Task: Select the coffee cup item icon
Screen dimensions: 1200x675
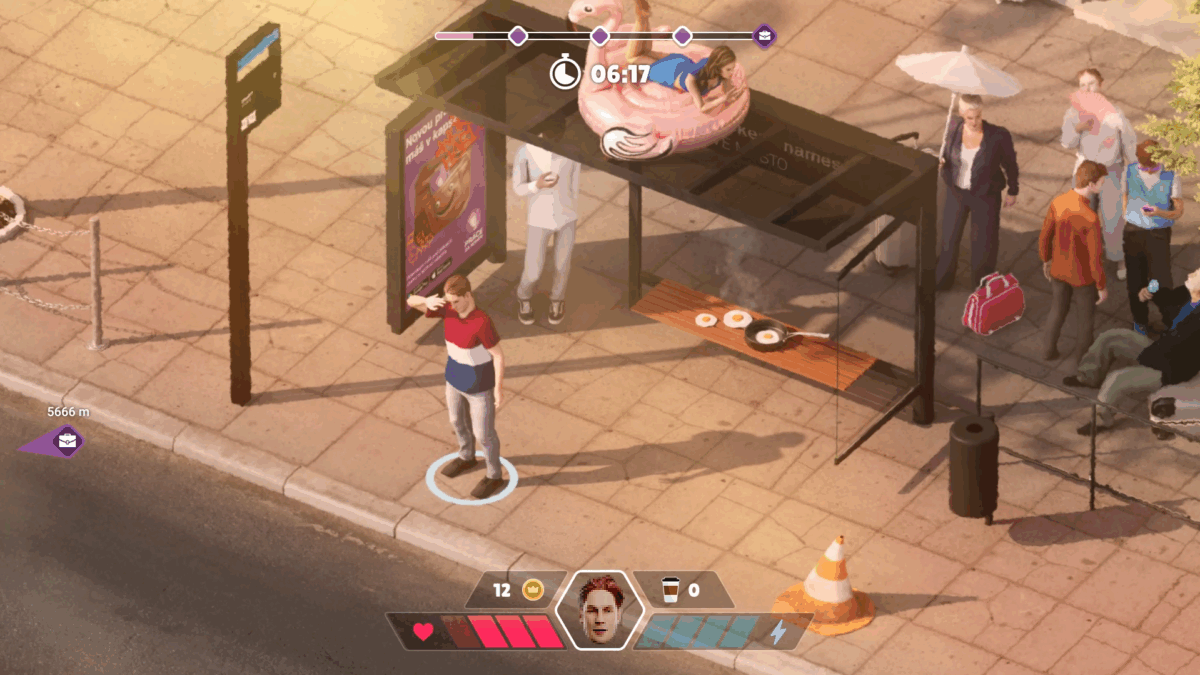Action: pyautogui.click(x=670, y=590)
